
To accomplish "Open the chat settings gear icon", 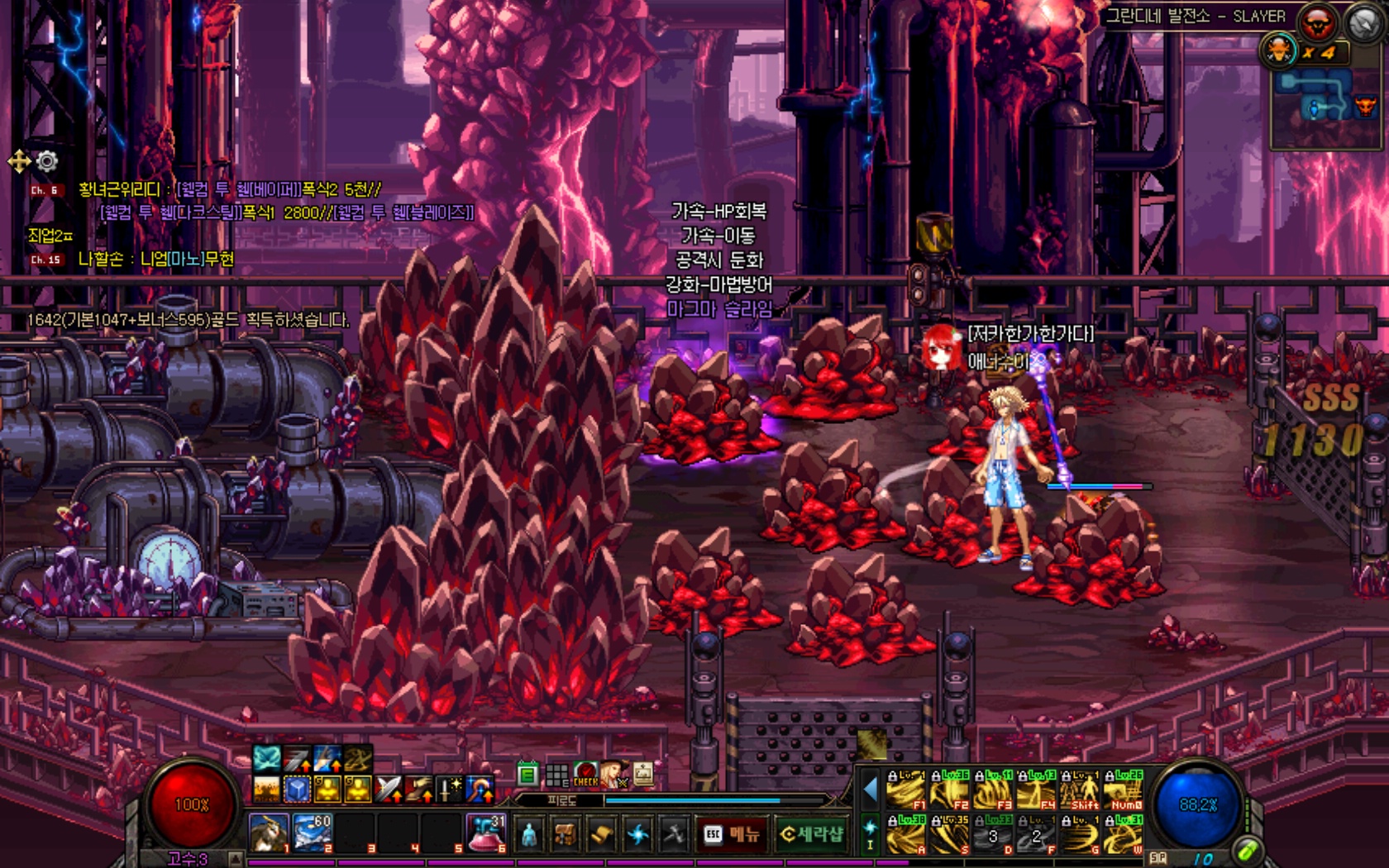I will click(46, 161).
